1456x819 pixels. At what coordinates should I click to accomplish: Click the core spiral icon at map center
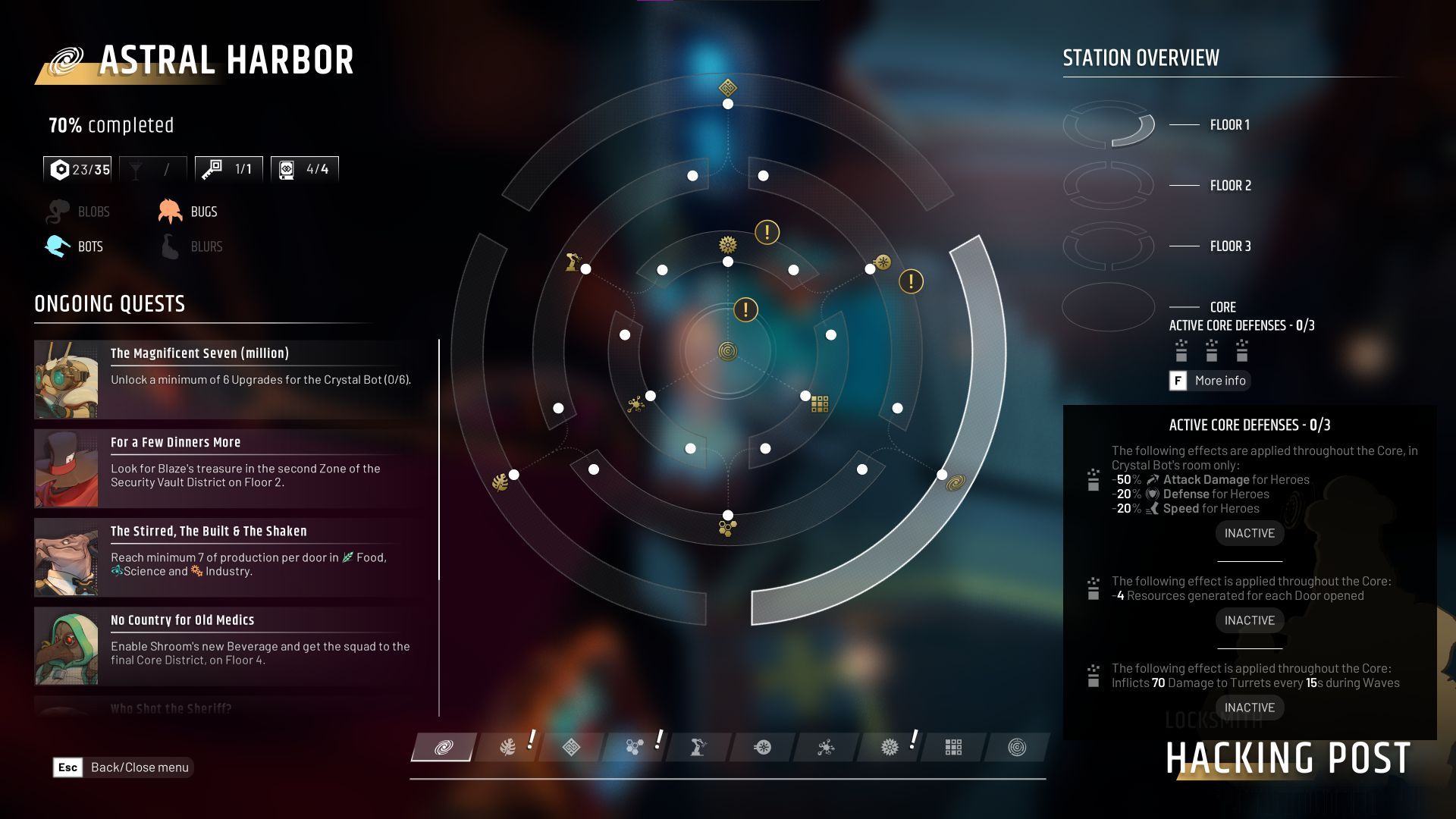pos(728,351)
